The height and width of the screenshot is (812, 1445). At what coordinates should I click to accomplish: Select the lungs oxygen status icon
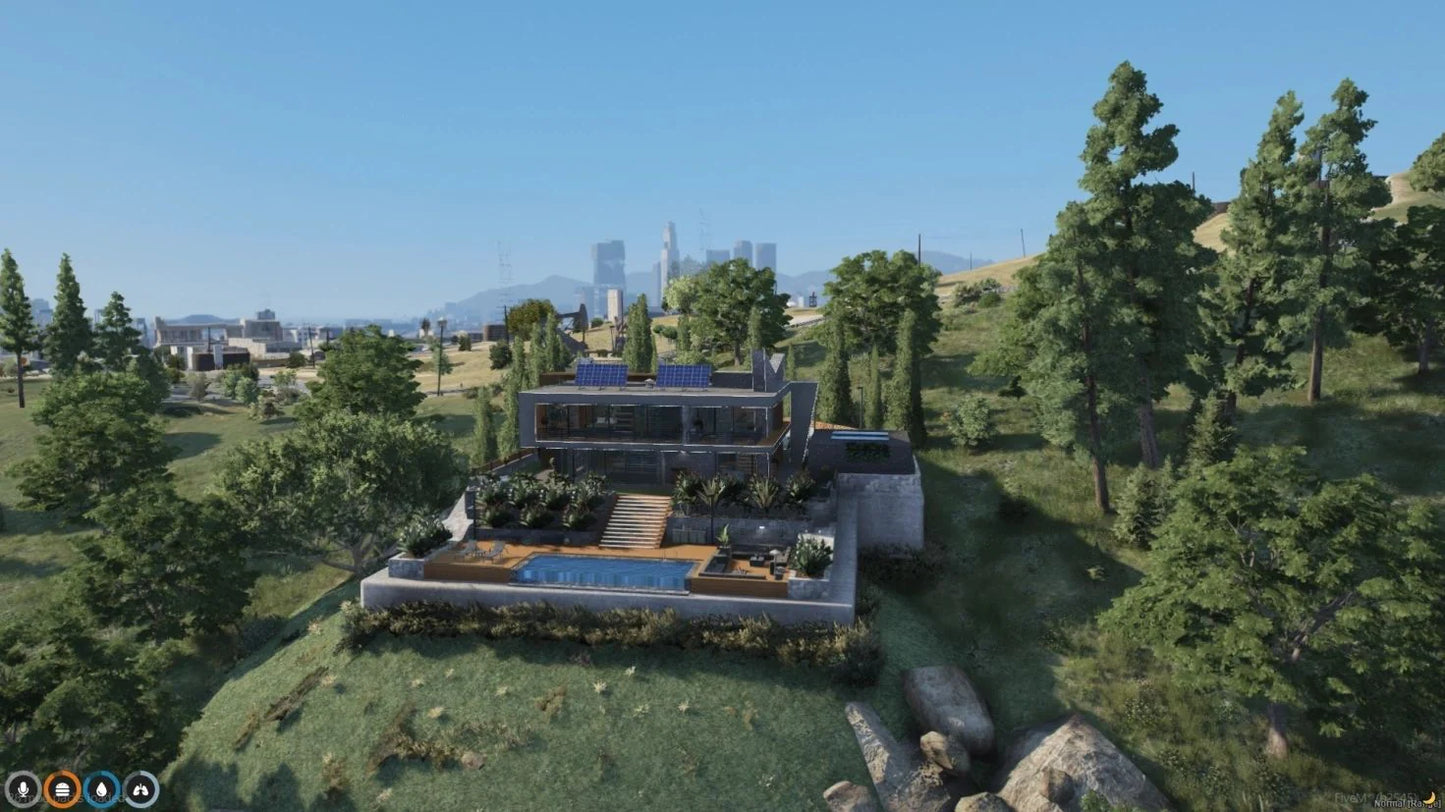(141, 789)
